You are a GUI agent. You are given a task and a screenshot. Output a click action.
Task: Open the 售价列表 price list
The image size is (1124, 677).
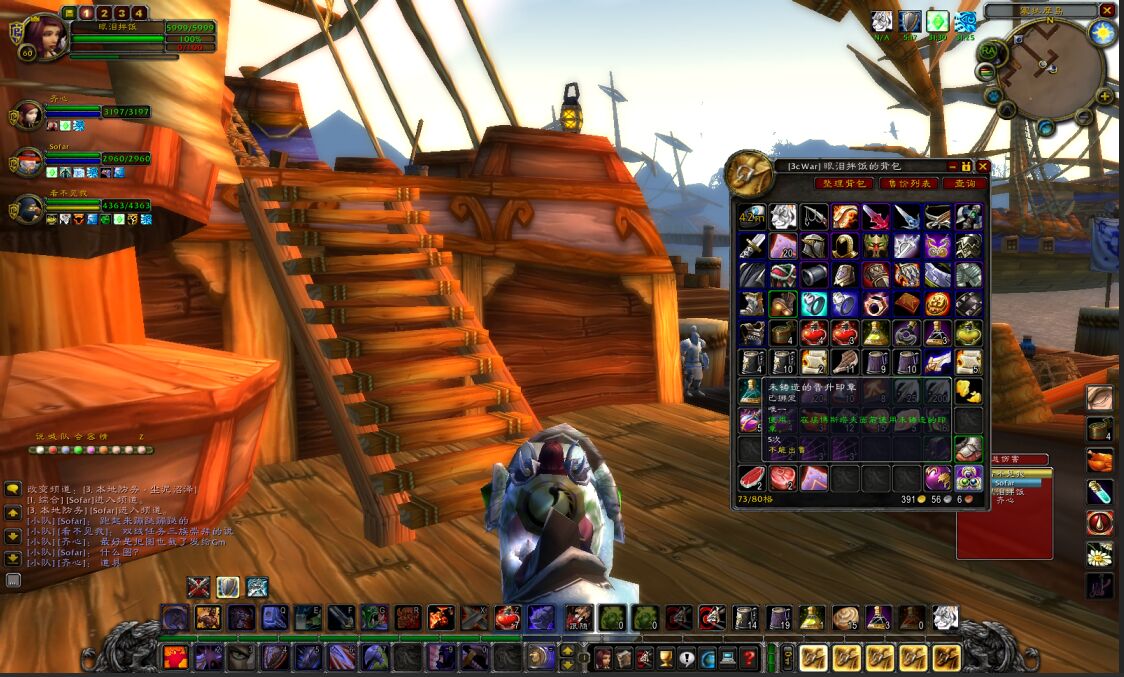[x=906, y=184]
